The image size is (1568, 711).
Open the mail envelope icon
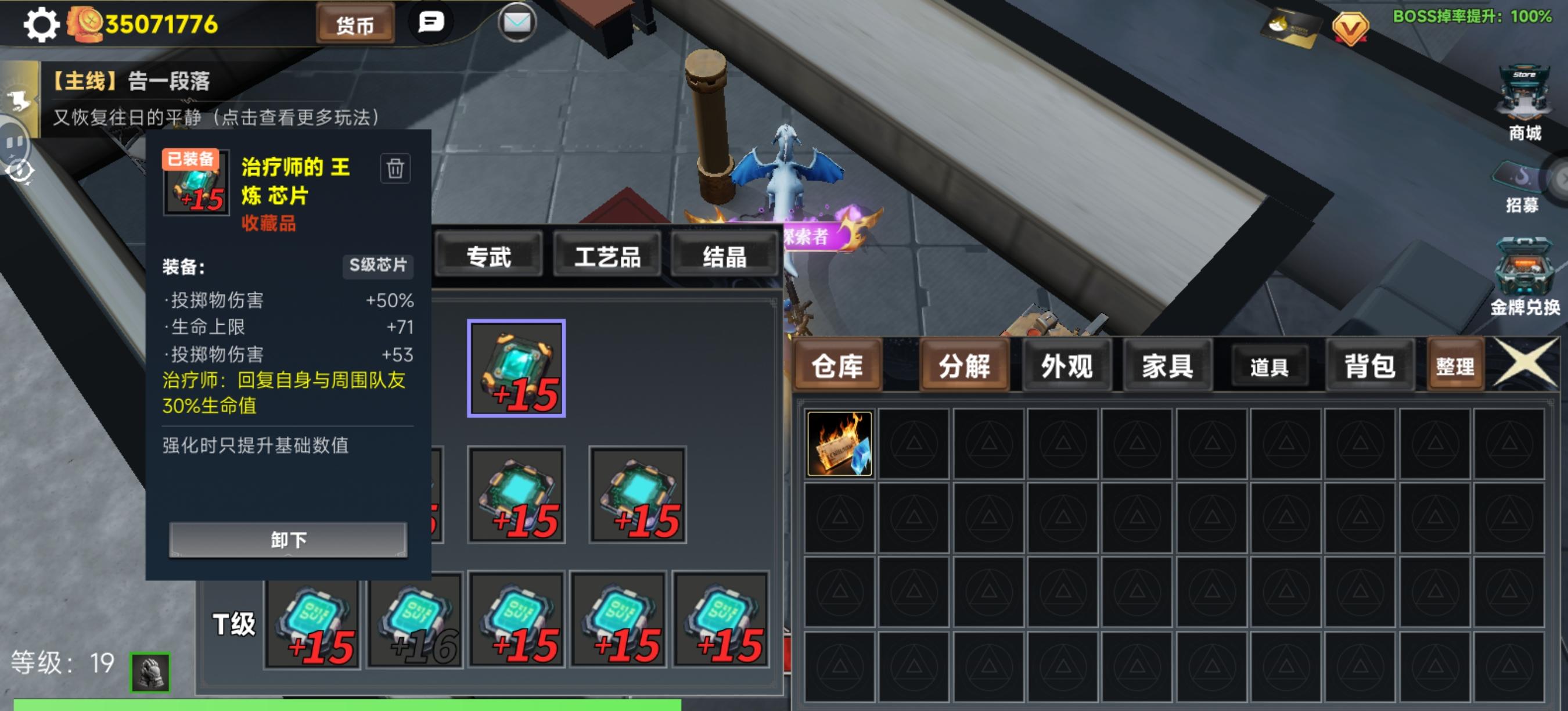(517, 24)
